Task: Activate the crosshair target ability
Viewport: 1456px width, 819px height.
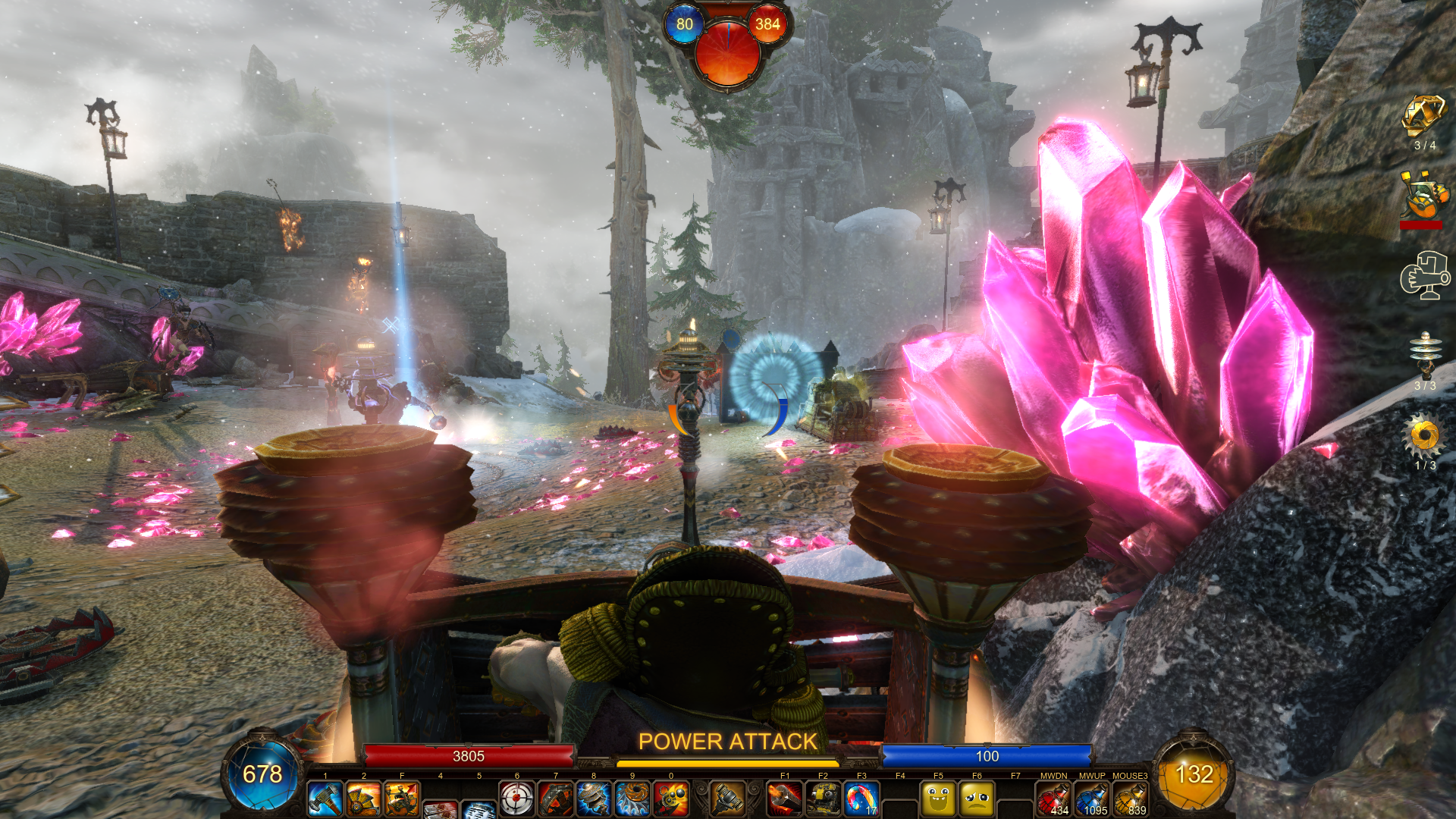Action: coord(517,799)
